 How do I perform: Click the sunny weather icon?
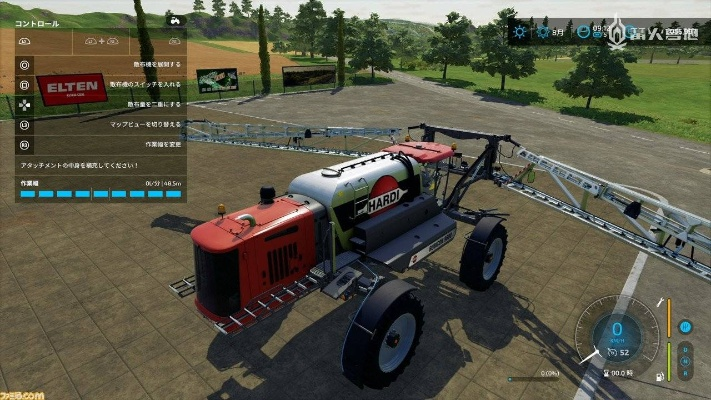(x=519, y=32)
